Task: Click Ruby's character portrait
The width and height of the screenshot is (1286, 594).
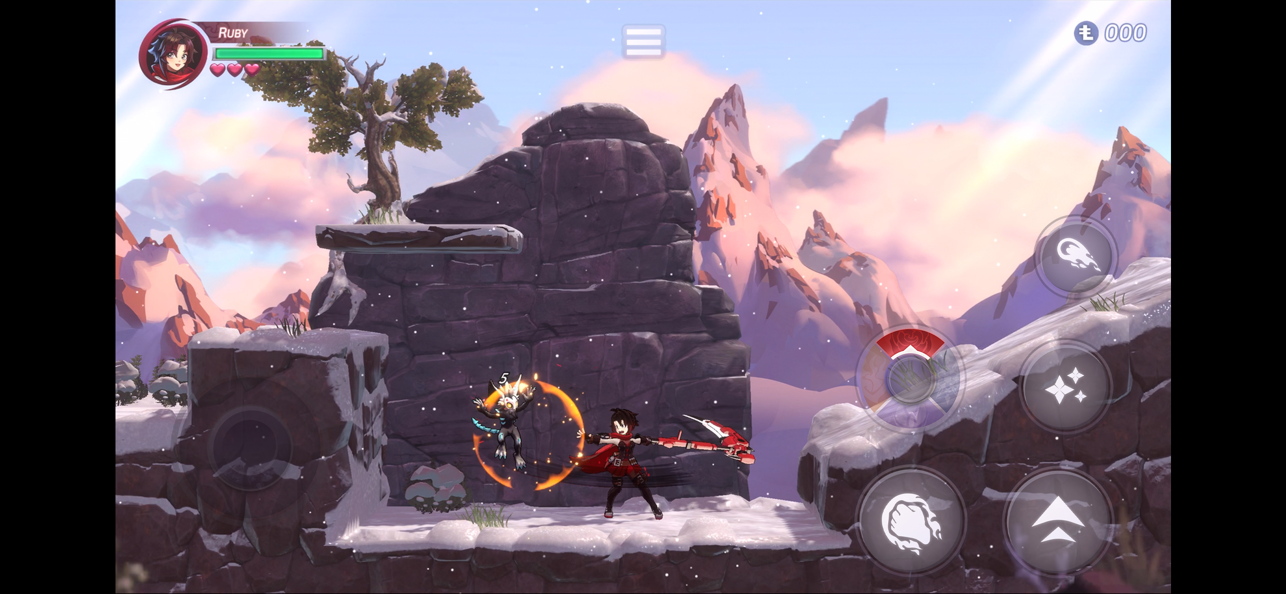Action: [x=175, y=53]
